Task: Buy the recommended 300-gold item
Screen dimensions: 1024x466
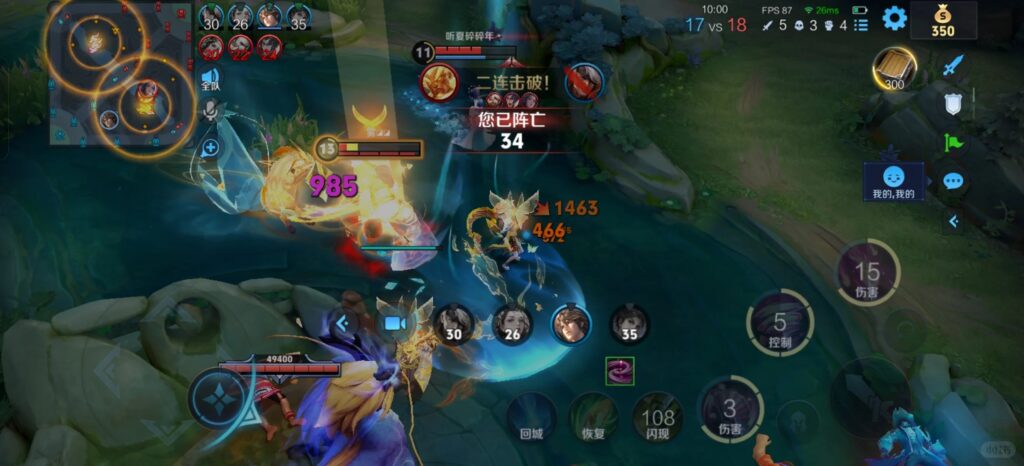Action: coord(893,69)
